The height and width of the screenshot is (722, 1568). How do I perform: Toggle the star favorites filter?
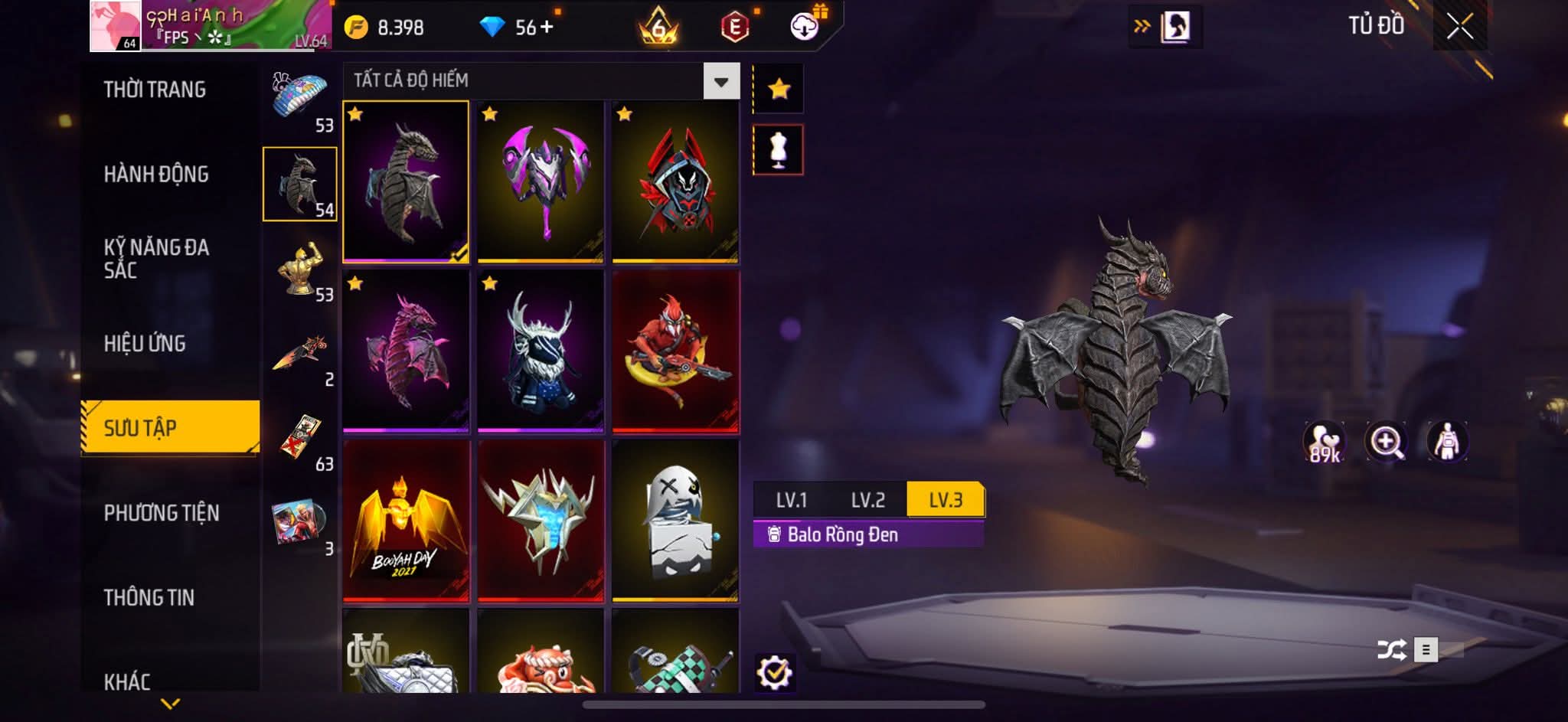click(x=779, y=90)
